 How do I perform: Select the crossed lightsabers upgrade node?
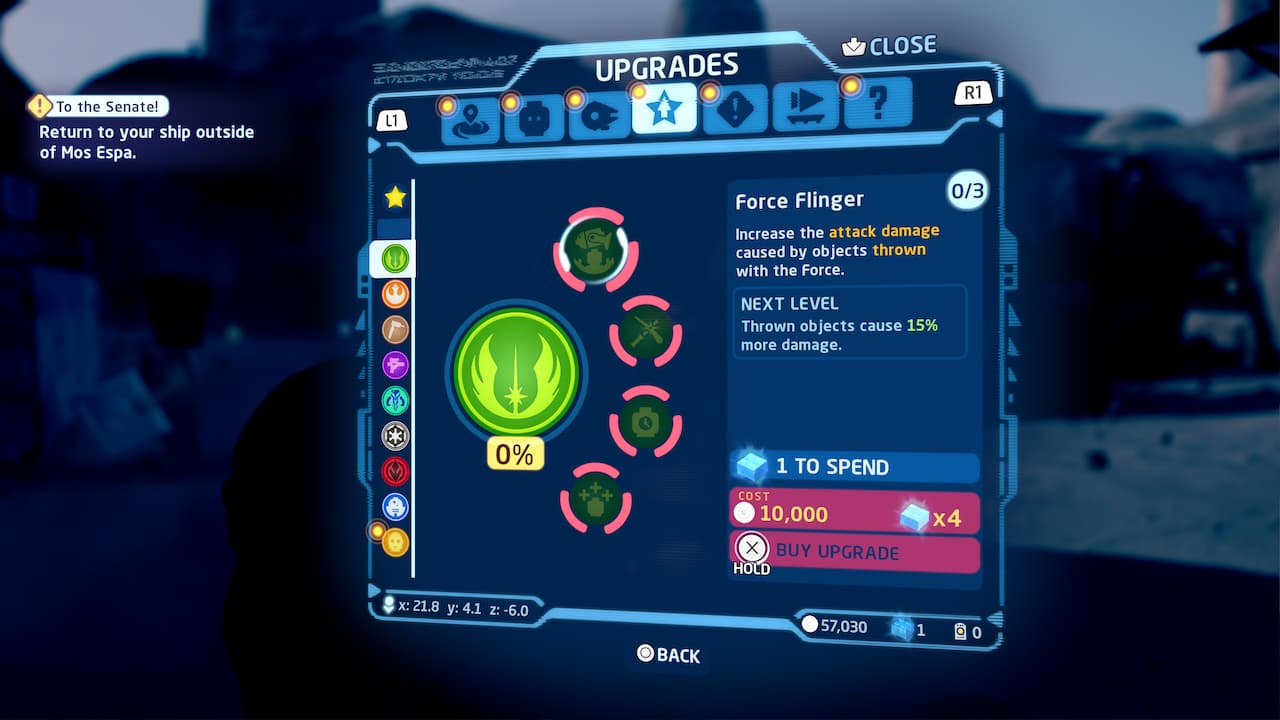[x=645, y=331]
